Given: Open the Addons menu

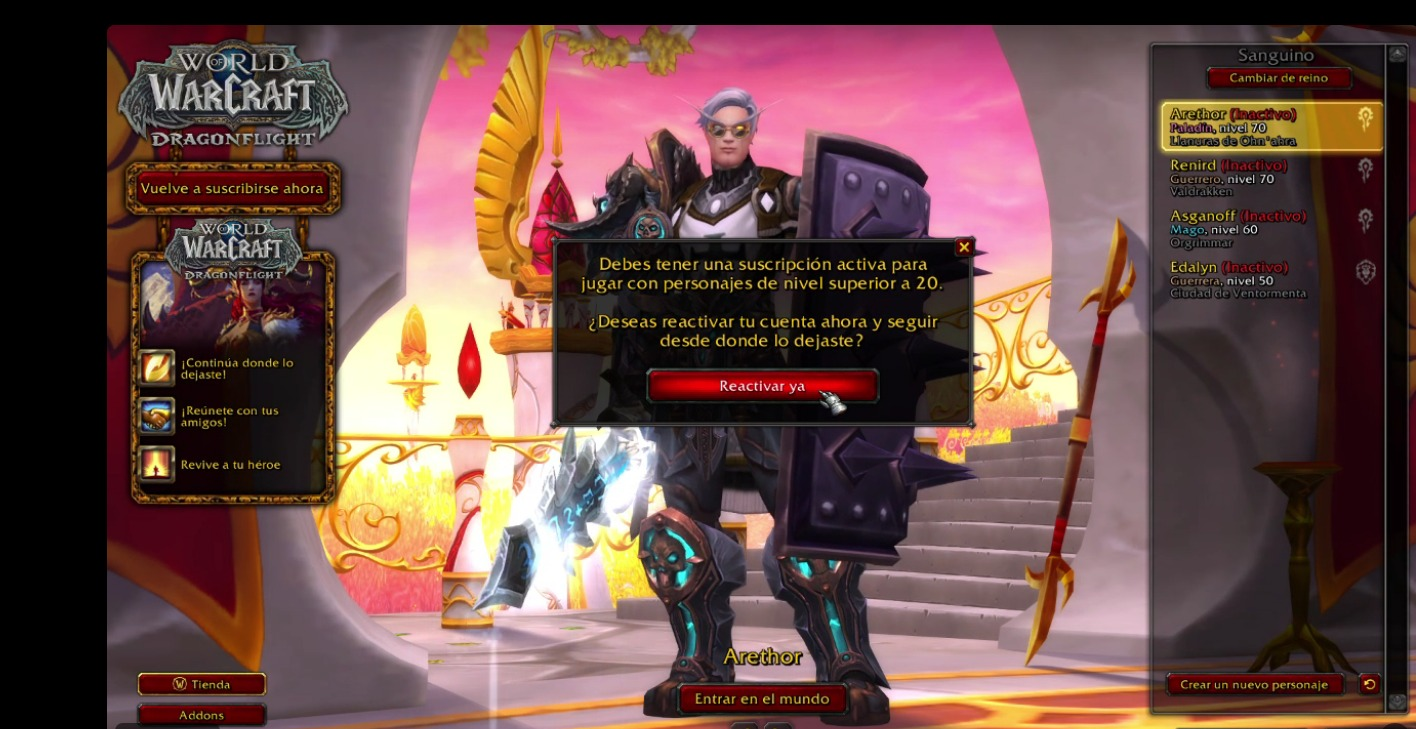Looking at the screenshot, I should 202,715.
